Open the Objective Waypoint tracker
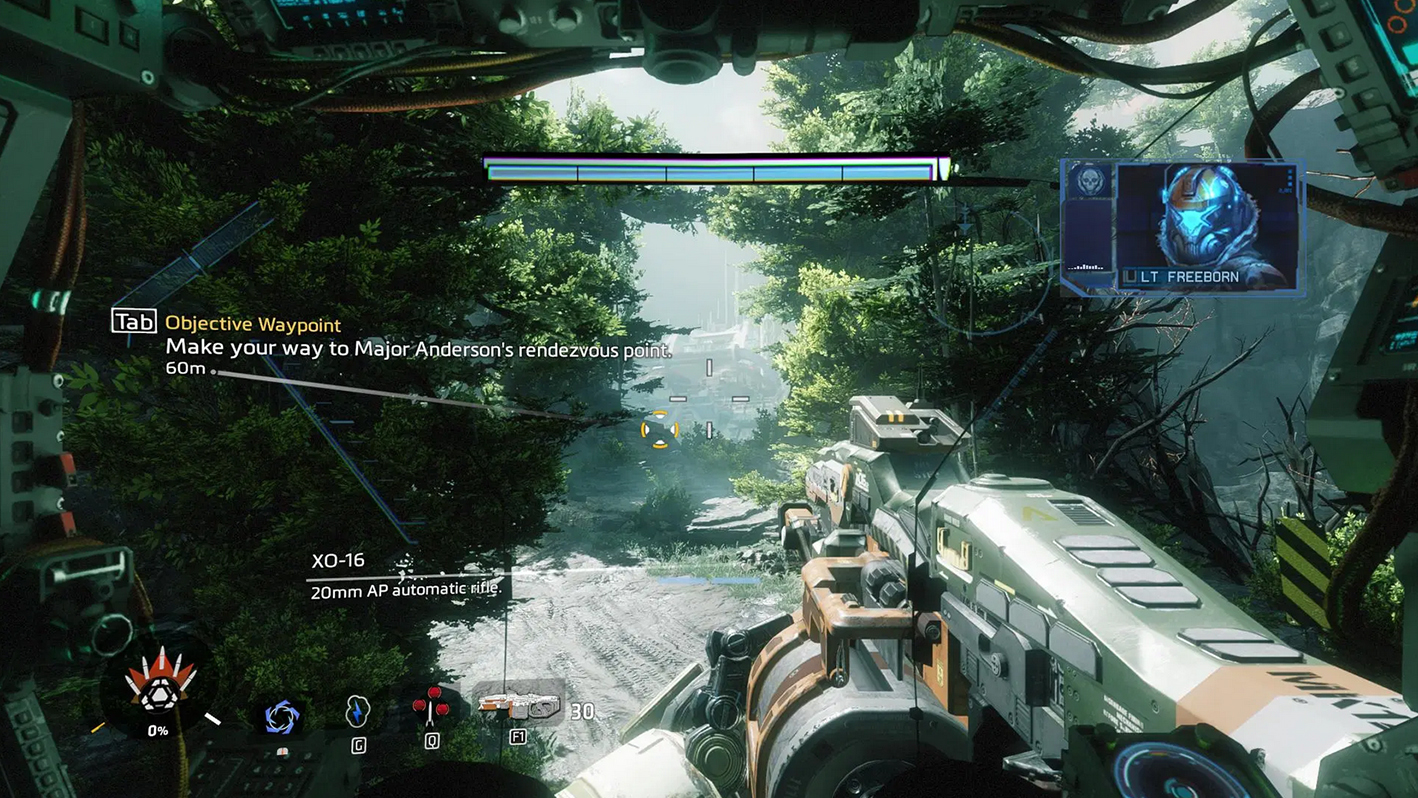The image size is (1418, 798). click(252, 324)
